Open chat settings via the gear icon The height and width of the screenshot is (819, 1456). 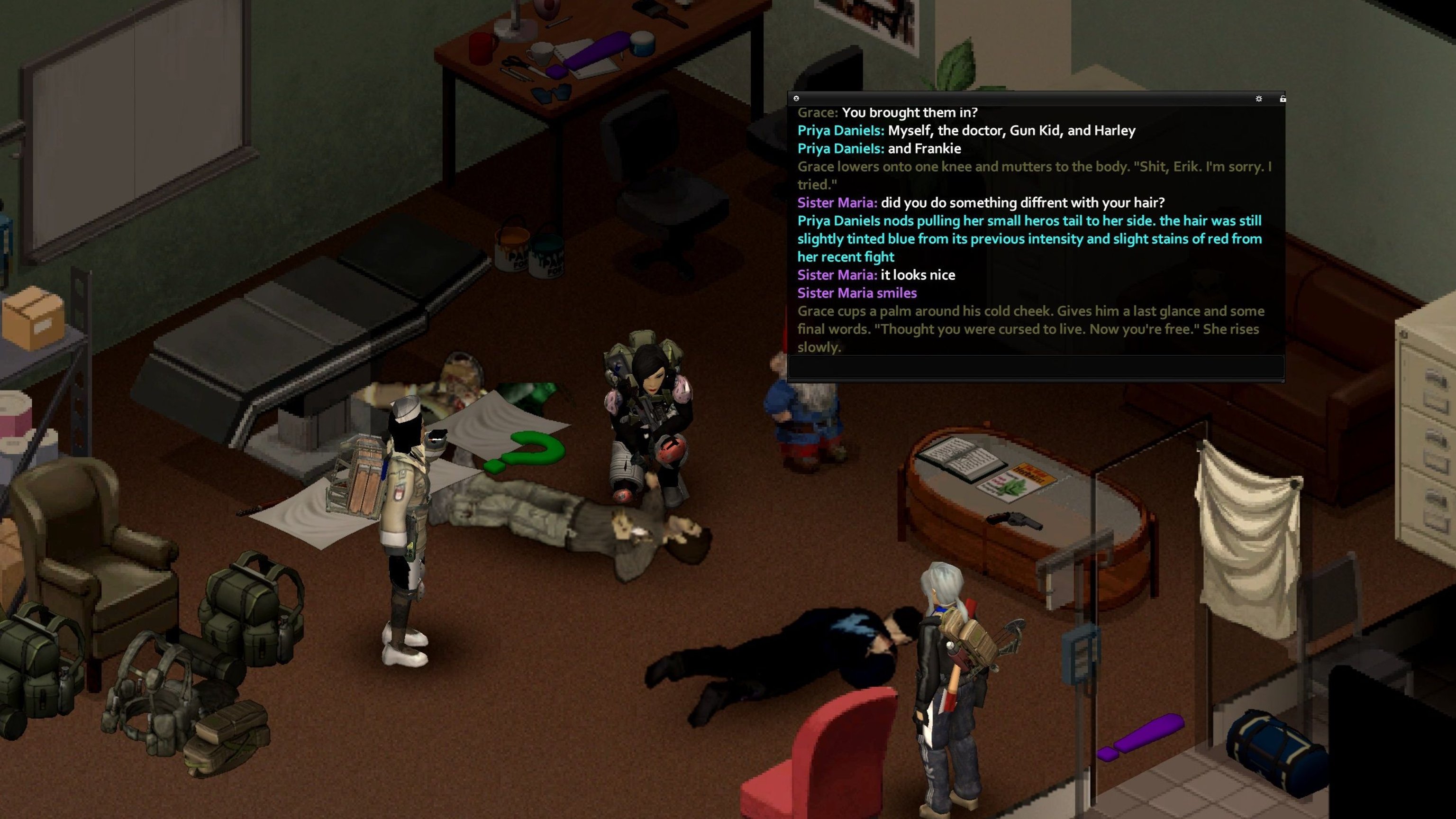1259,99
